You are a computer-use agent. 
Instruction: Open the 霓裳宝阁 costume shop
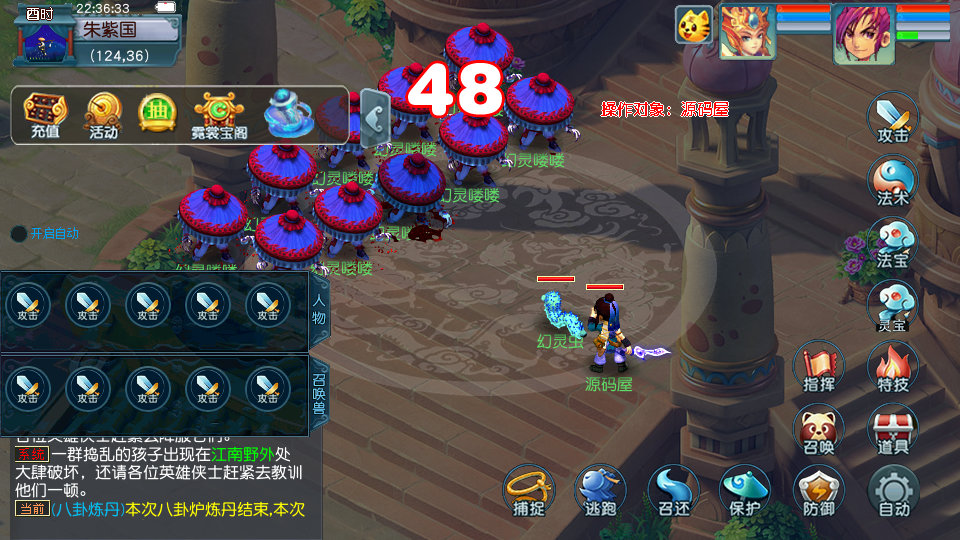220,115
